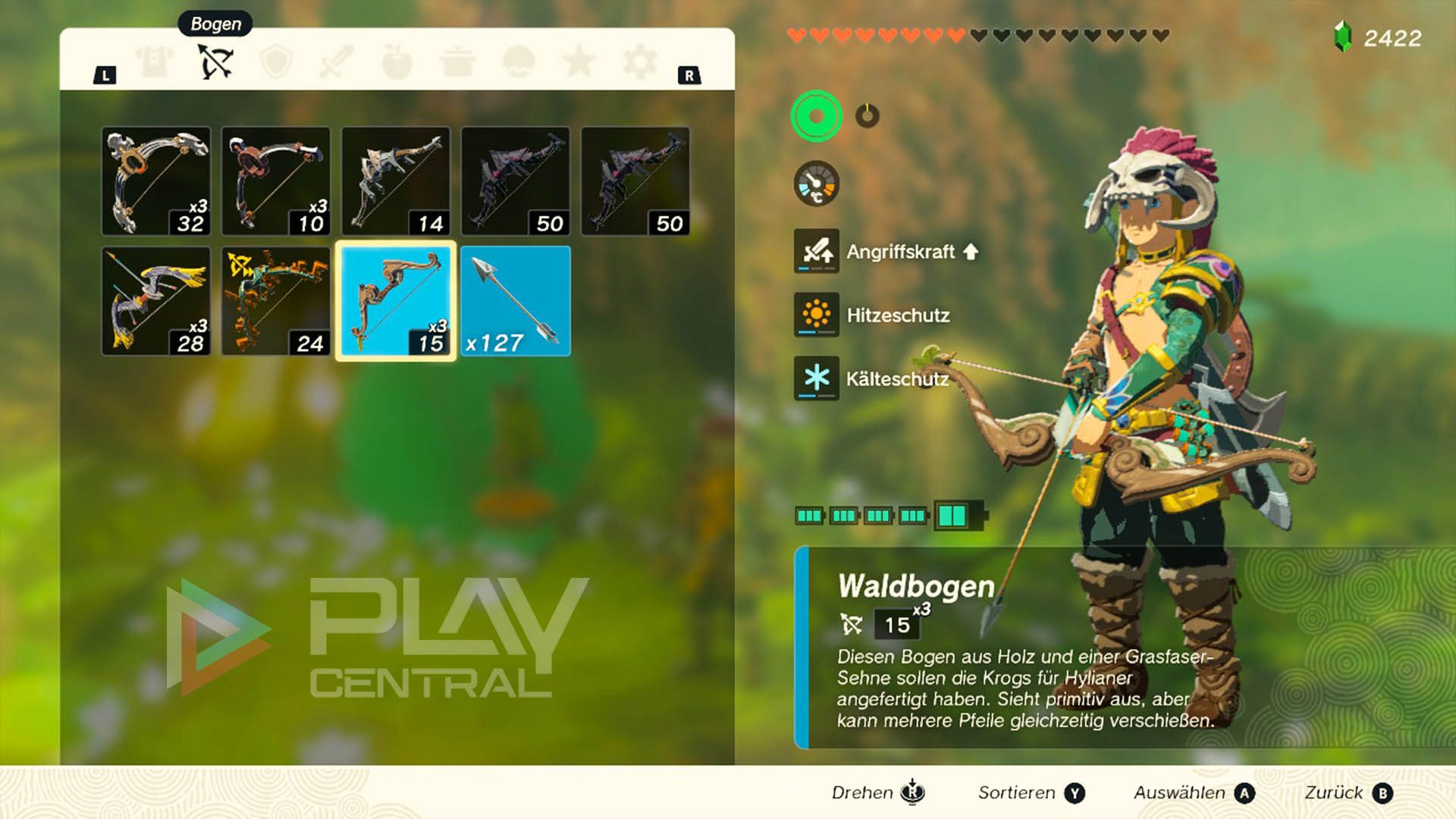Open the cooking pot food tab

(457, 61)
